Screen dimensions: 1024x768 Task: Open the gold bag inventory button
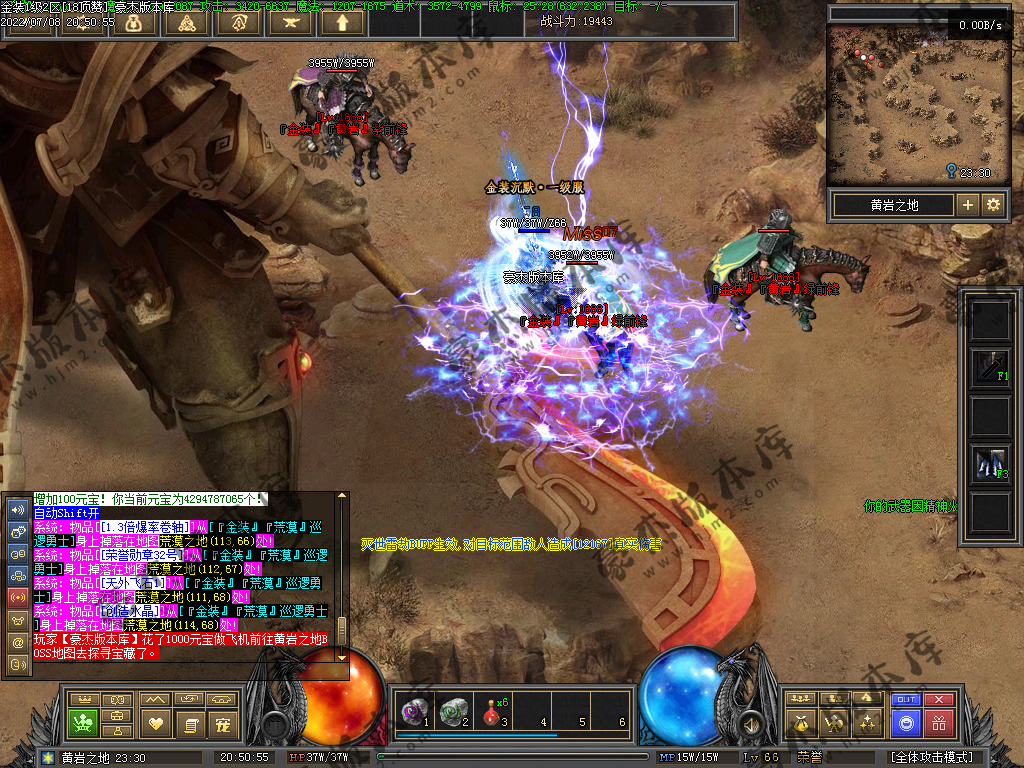coord(799,722)
